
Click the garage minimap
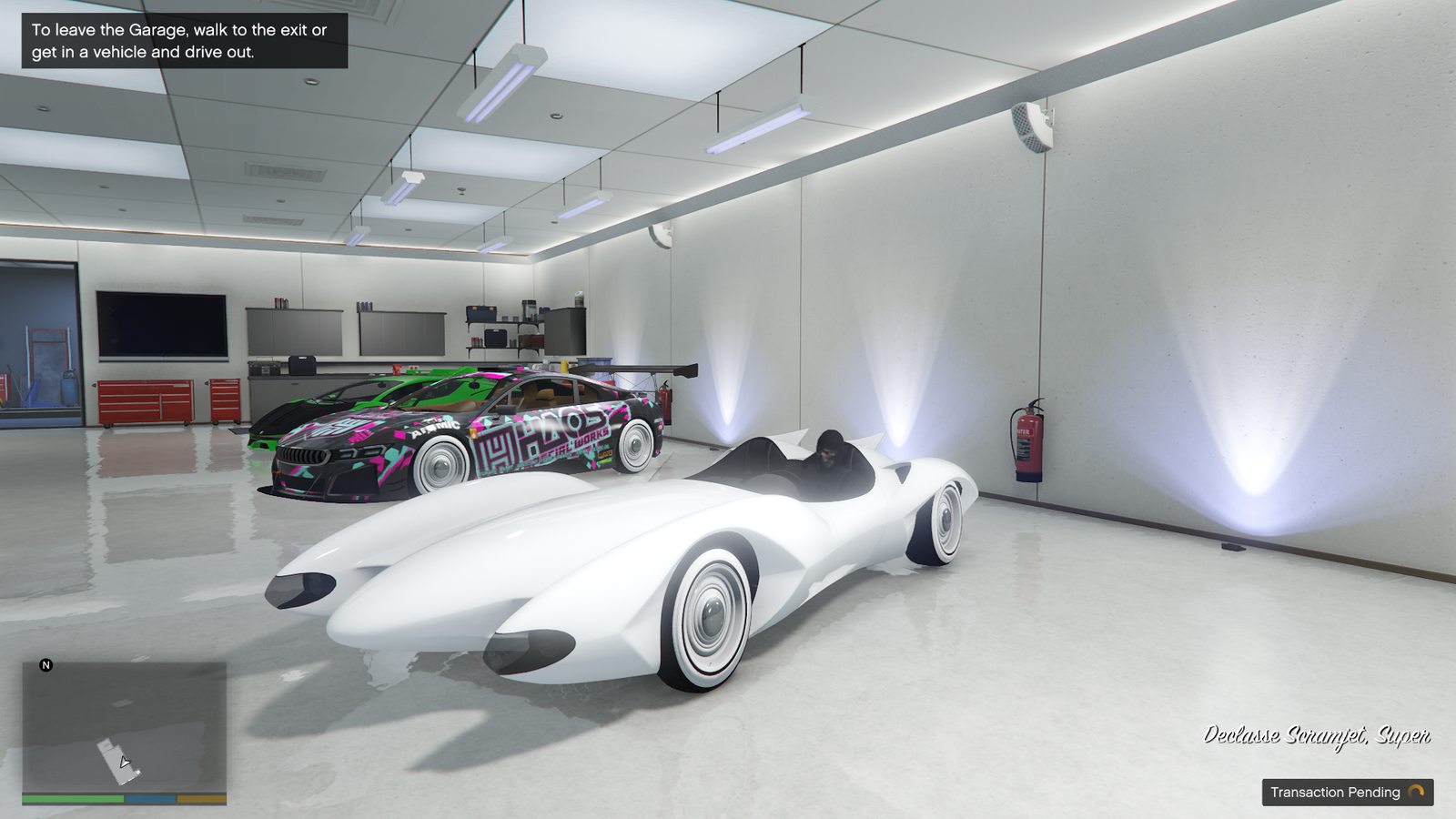(124, 728)
